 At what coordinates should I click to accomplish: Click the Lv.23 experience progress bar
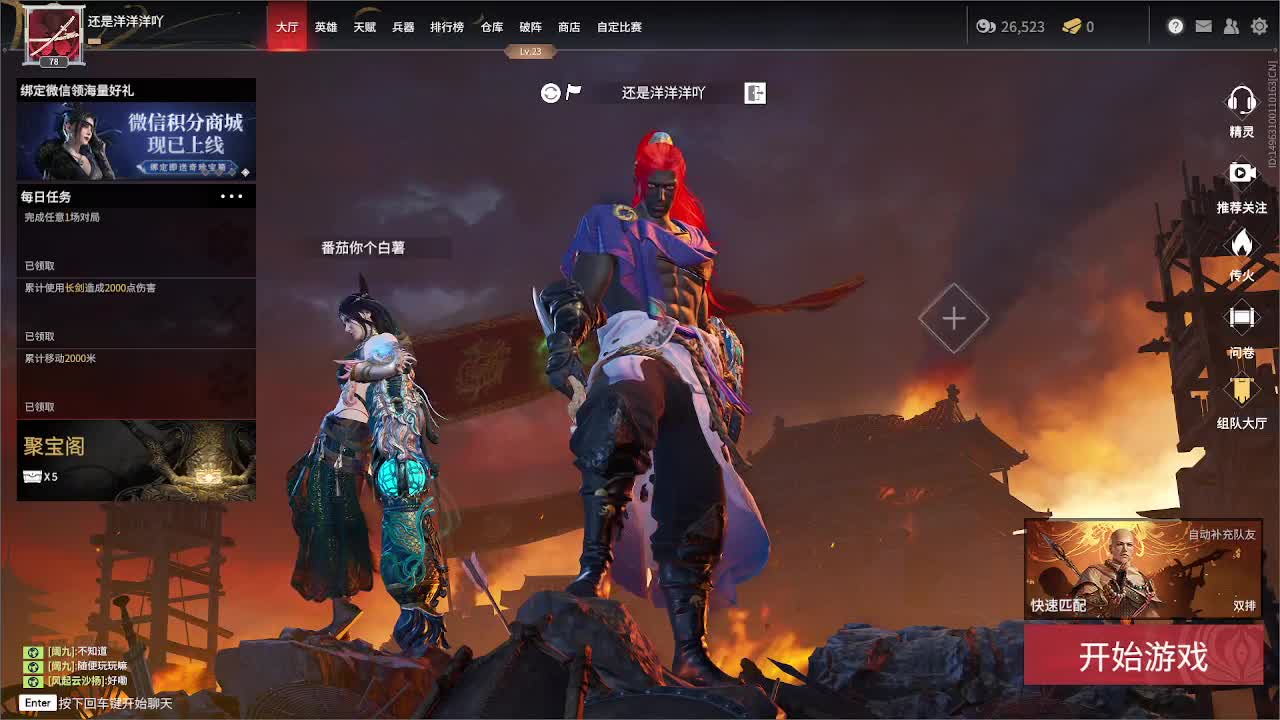pyautogui.click(x=533, y=51)
